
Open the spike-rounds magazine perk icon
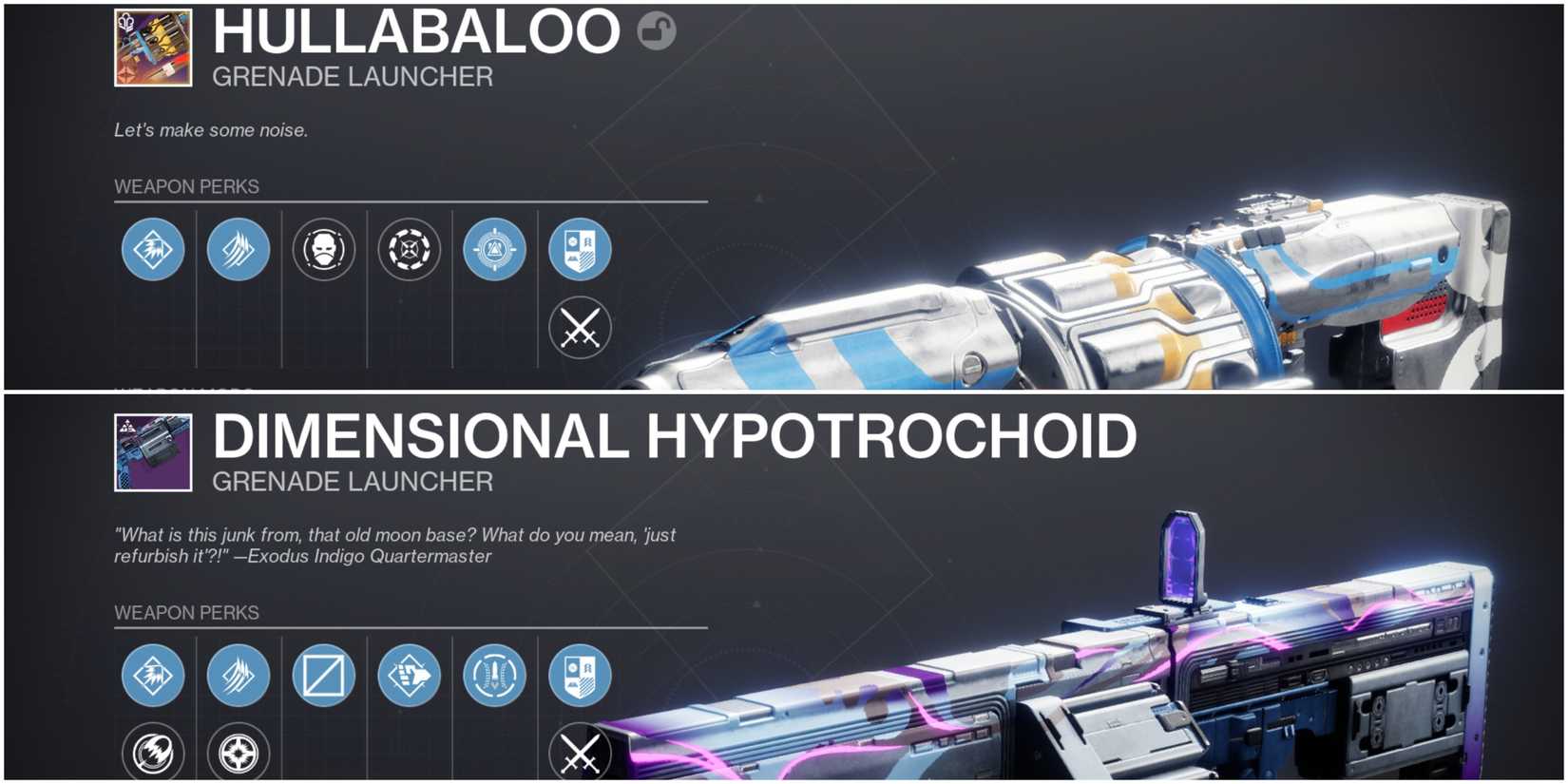point(495,675)
